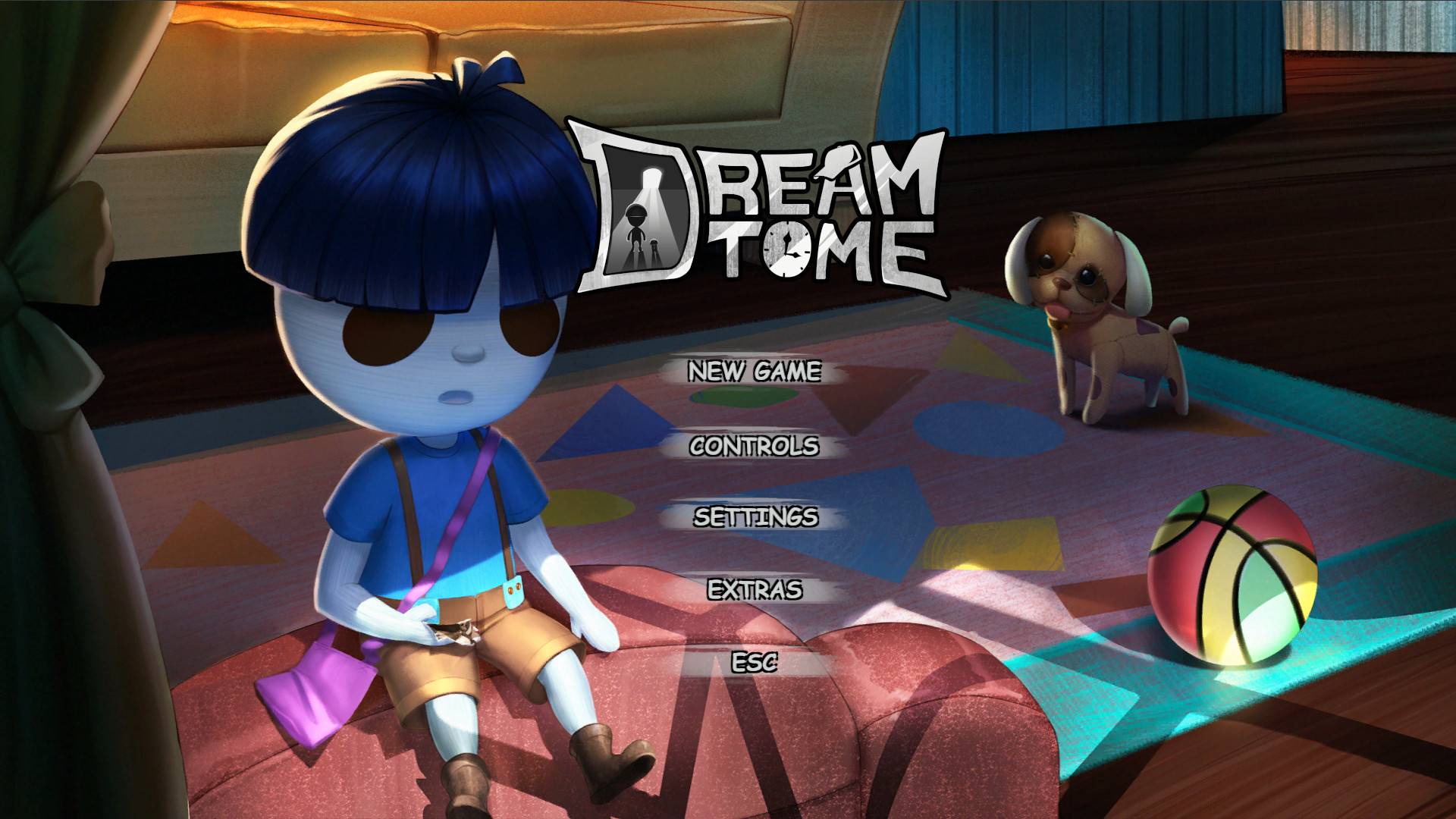
Task: Select the silhouetted boy inside the logo keyhole
Action: click(636, 224)
